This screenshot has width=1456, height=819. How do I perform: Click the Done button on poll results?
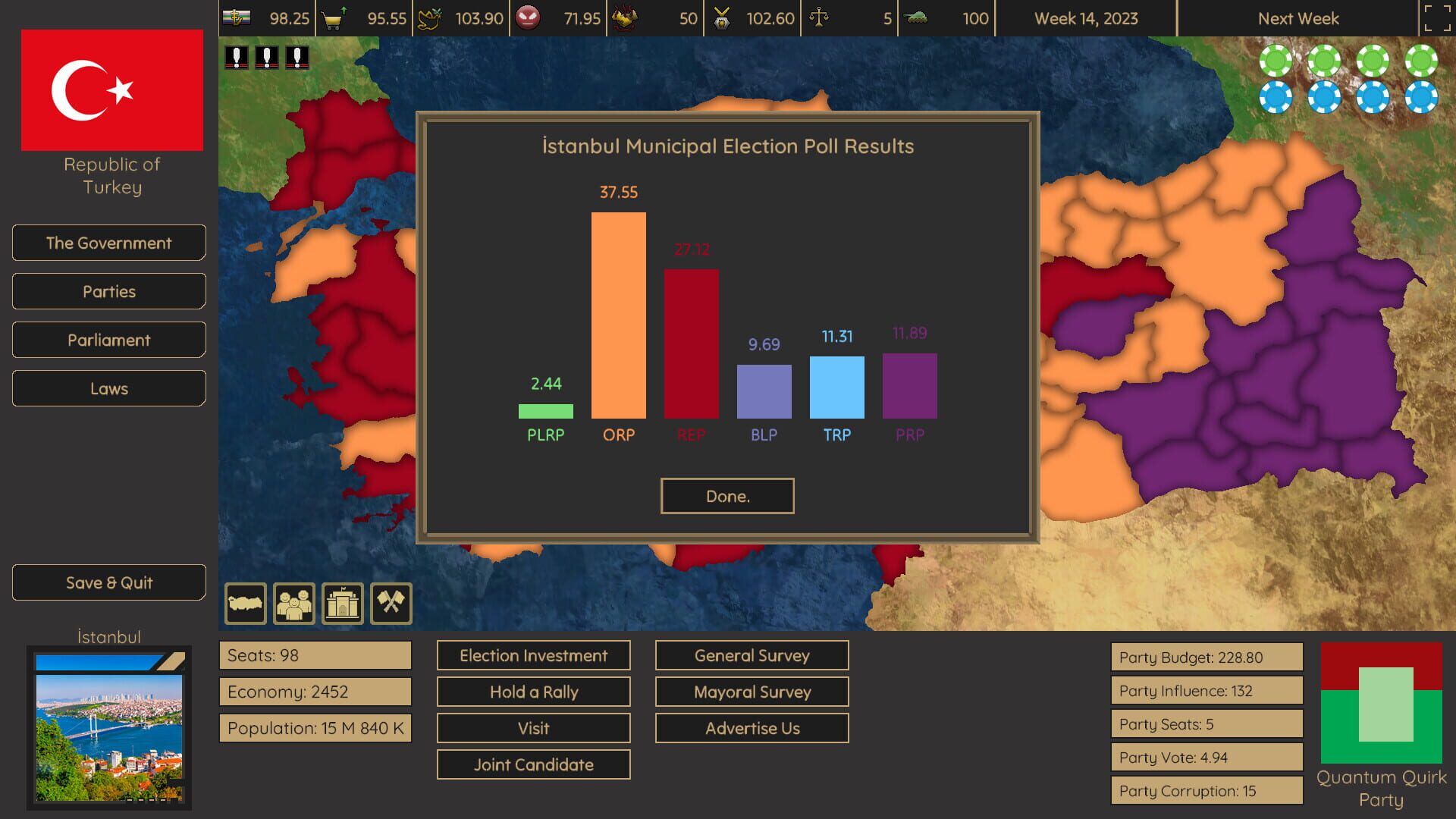pyautogui.click(x=726, y=496)
